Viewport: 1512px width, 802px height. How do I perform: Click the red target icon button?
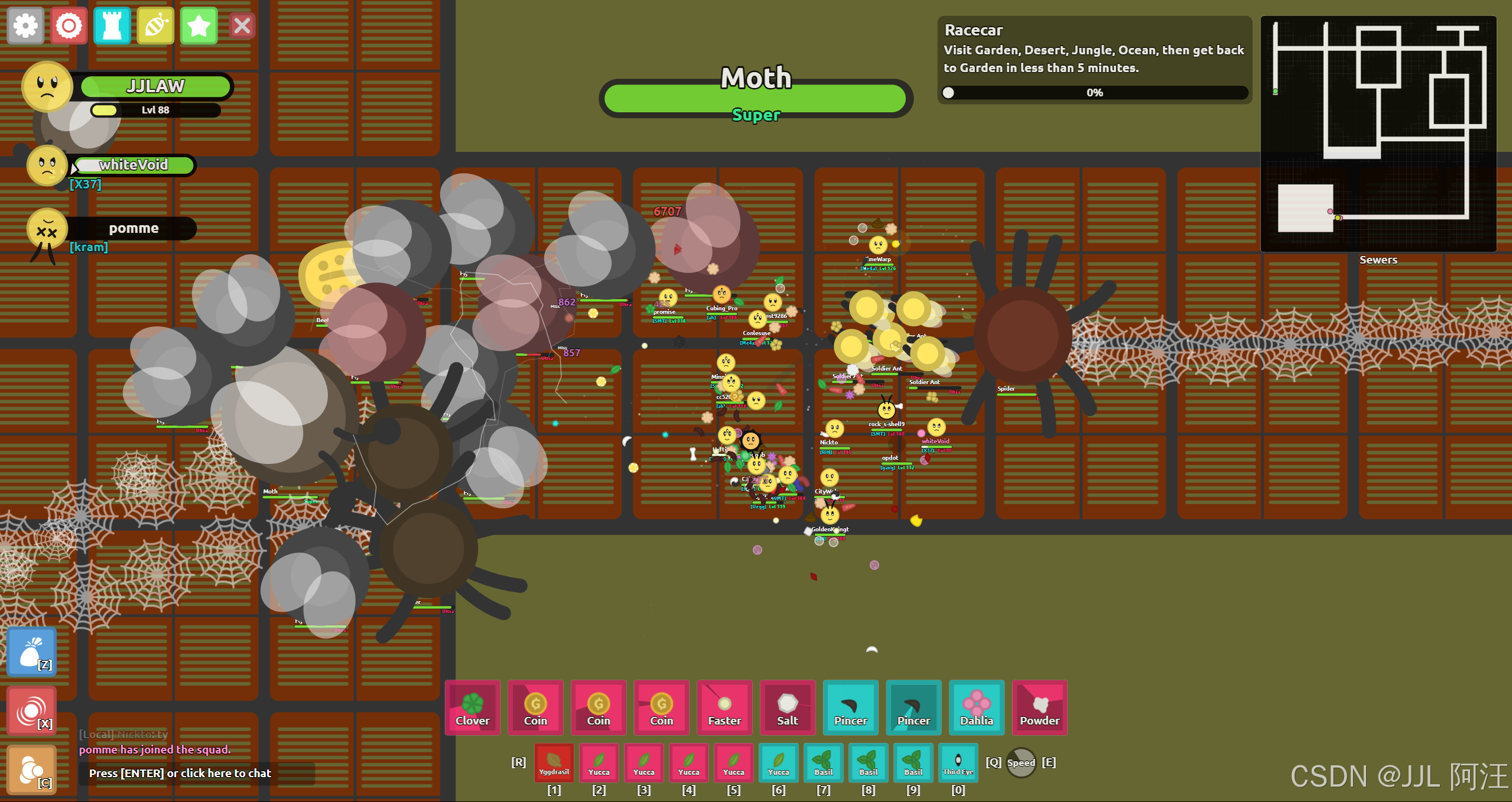[69, 26]
